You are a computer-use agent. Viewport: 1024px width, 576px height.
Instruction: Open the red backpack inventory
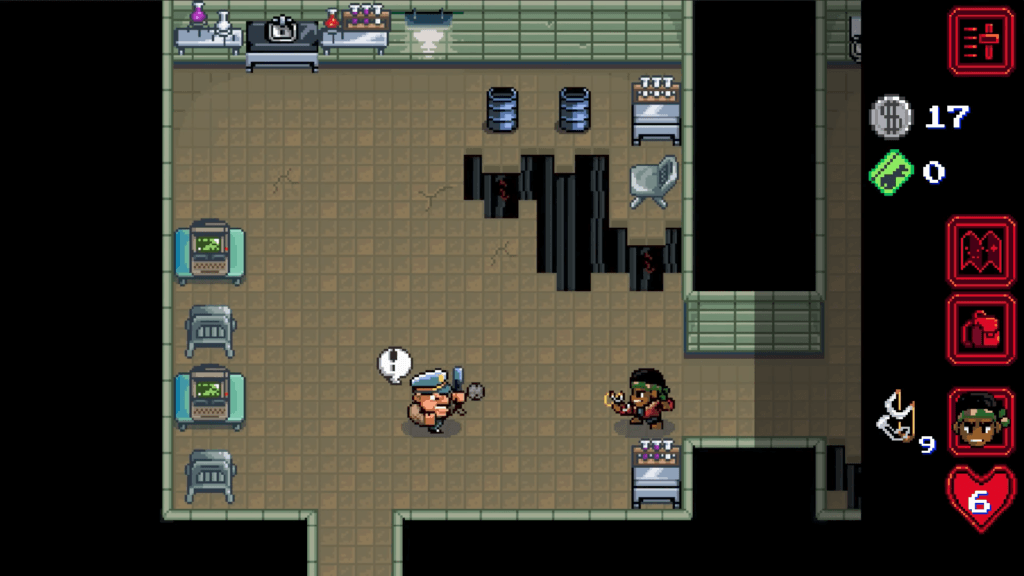(x=981, y=329)
